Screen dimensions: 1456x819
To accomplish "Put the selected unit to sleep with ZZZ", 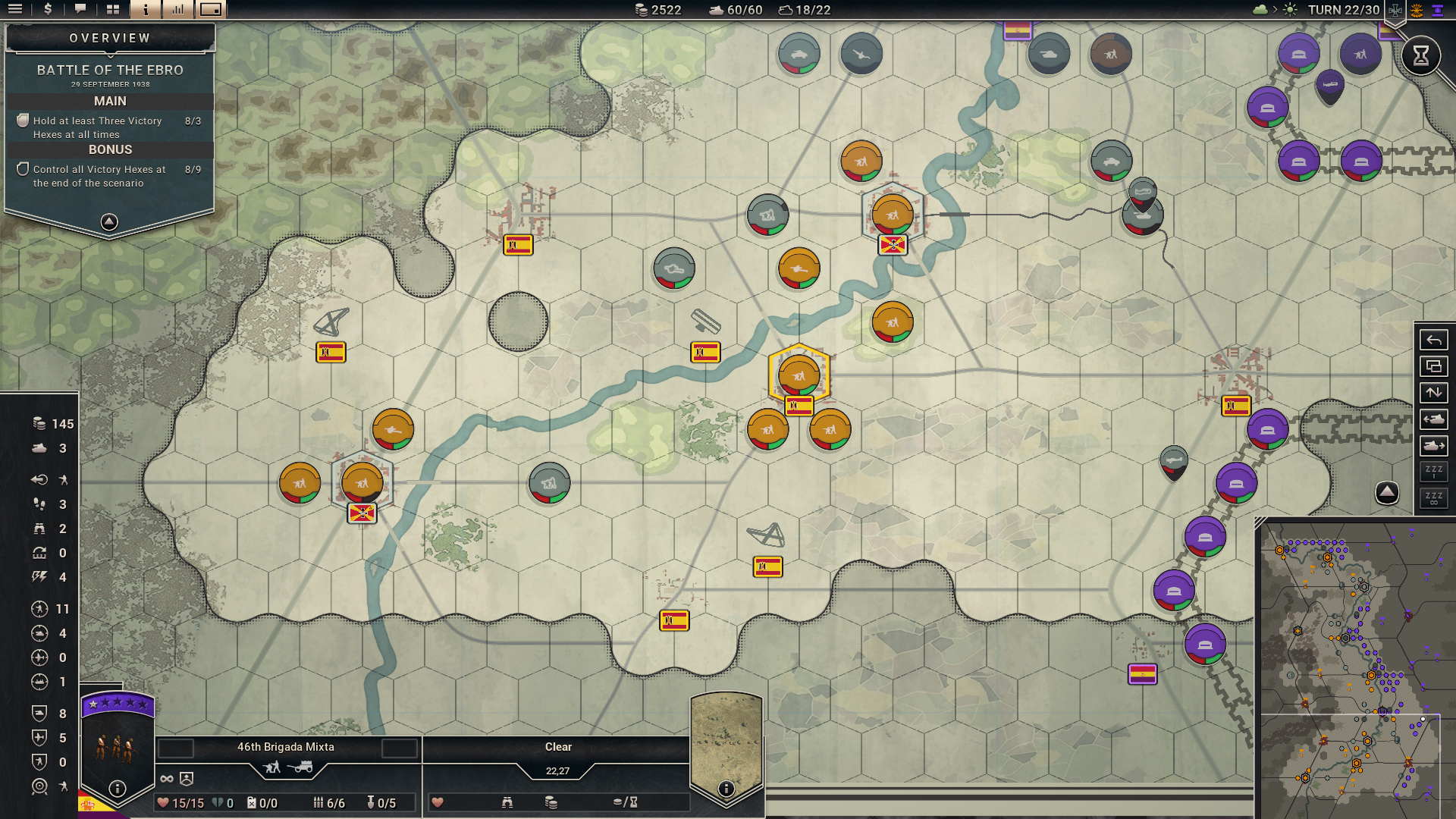I will coord(1434,472).
